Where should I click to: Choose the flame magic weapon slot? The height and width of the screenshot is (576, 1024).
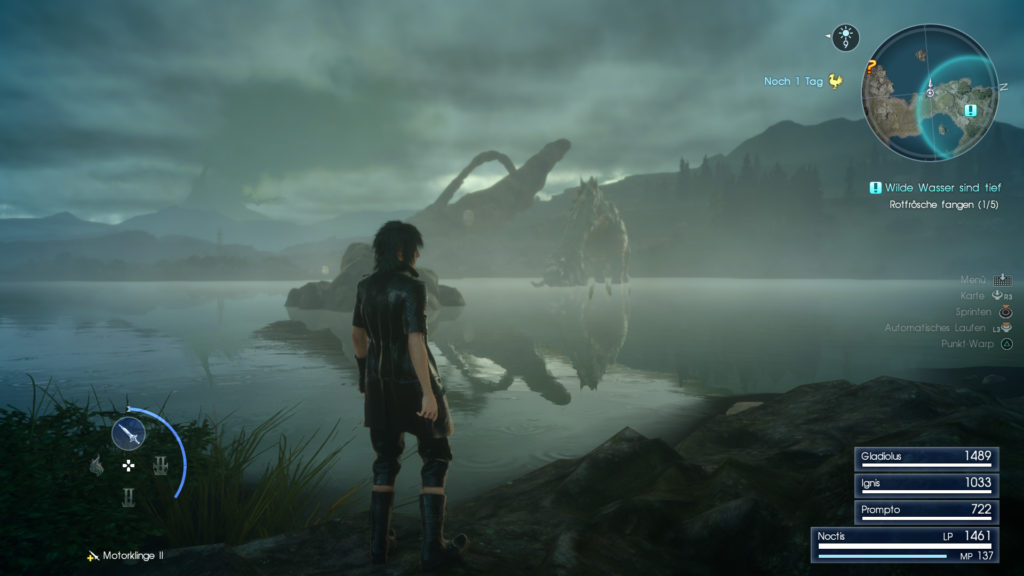97,465
